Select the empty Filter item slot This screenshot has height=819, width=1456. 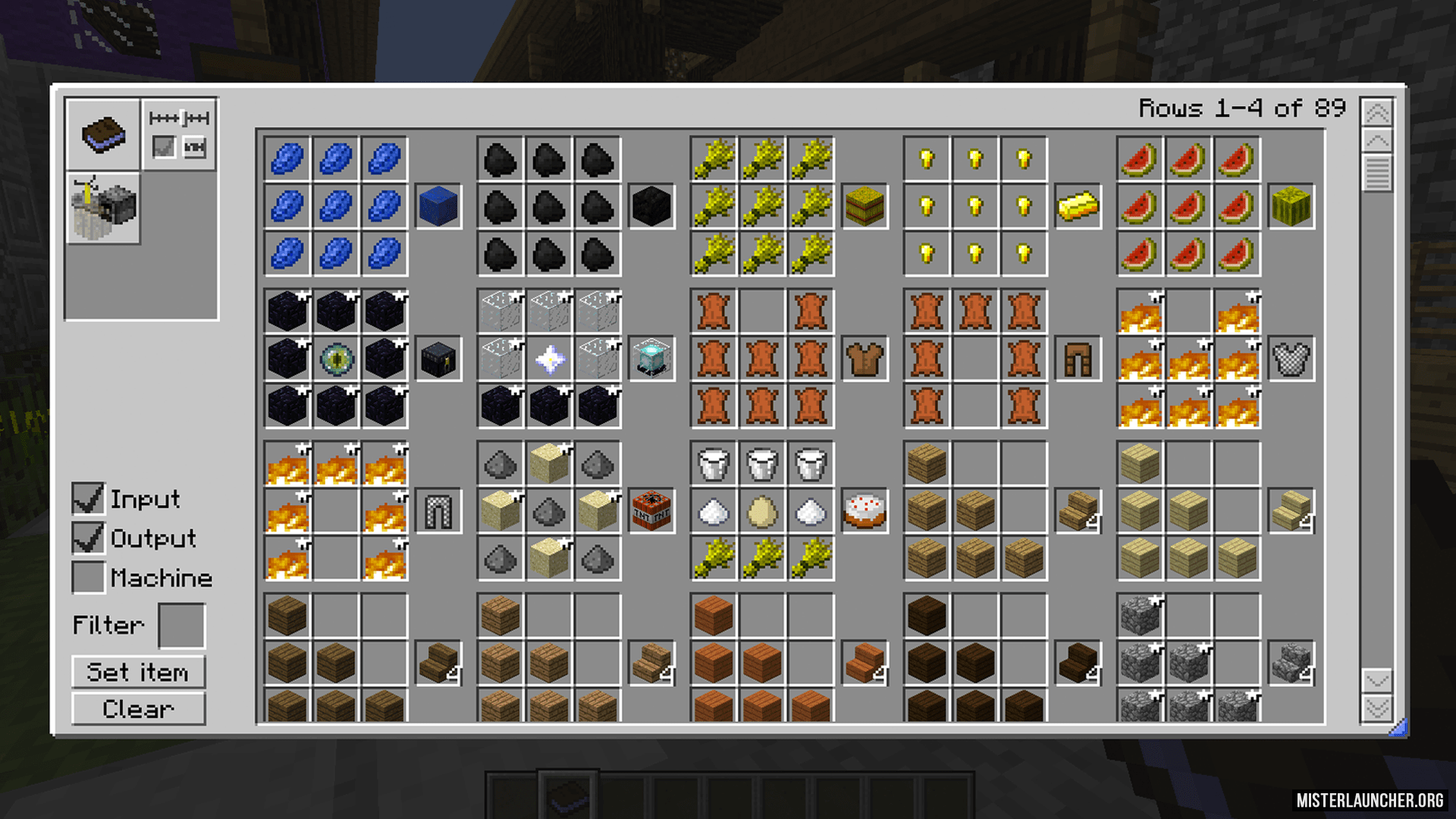[181, 626]
